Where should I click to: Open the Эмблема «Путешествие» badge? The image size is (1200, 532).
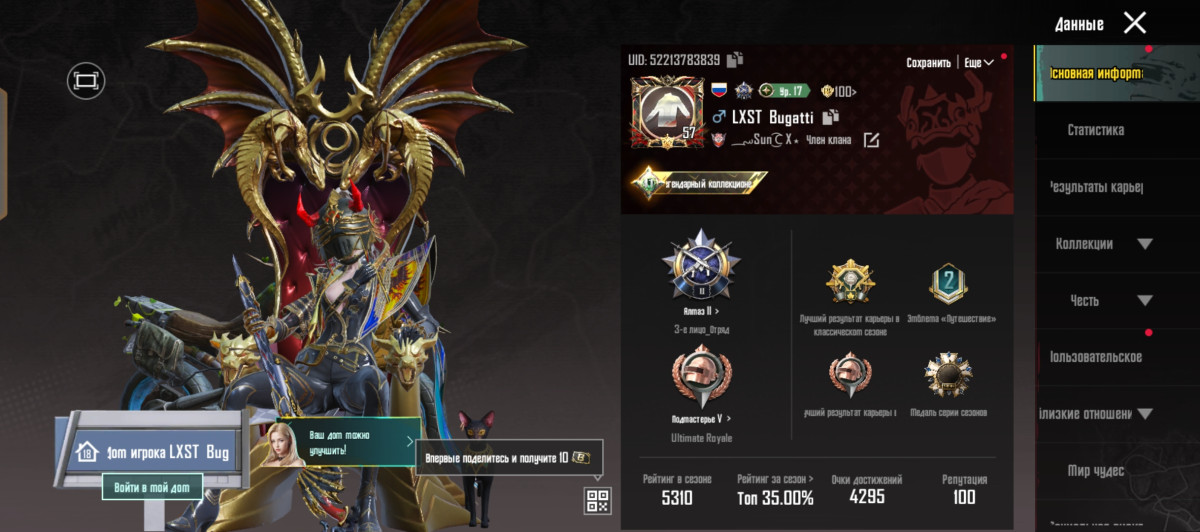(948, 285)
